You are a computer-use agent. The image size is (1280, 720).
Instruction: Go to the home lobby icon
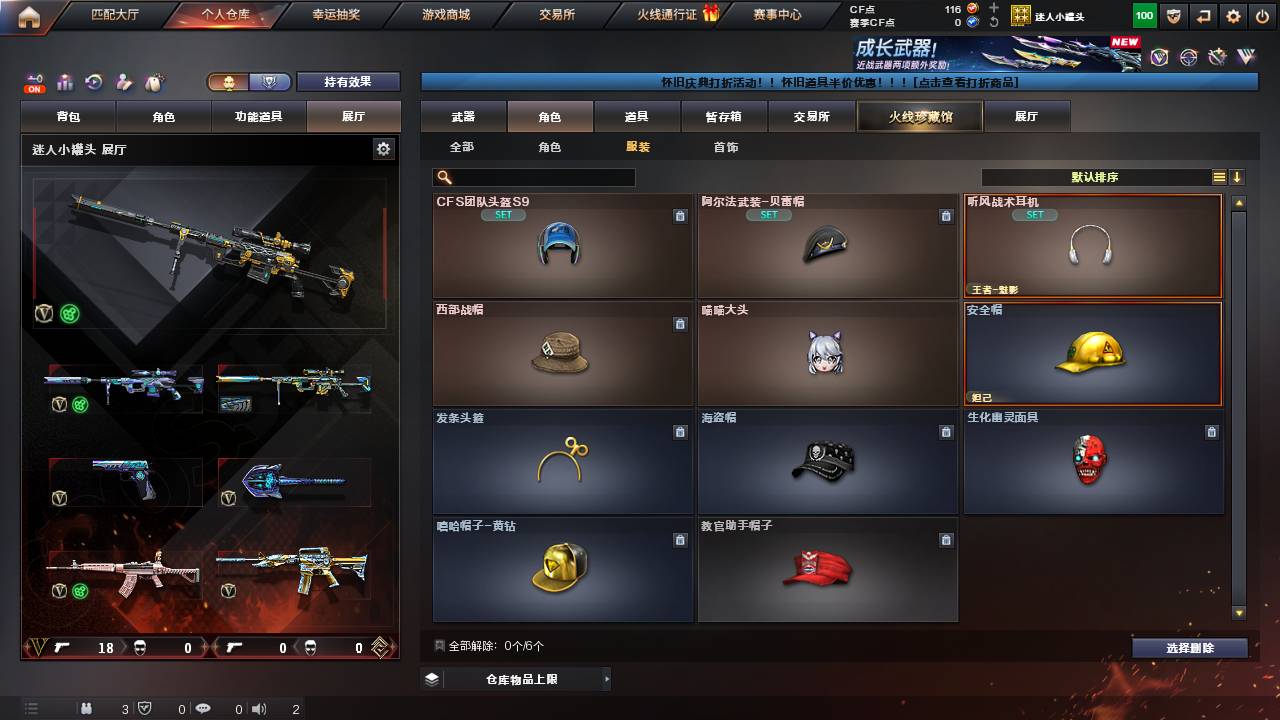coord(28,16)
